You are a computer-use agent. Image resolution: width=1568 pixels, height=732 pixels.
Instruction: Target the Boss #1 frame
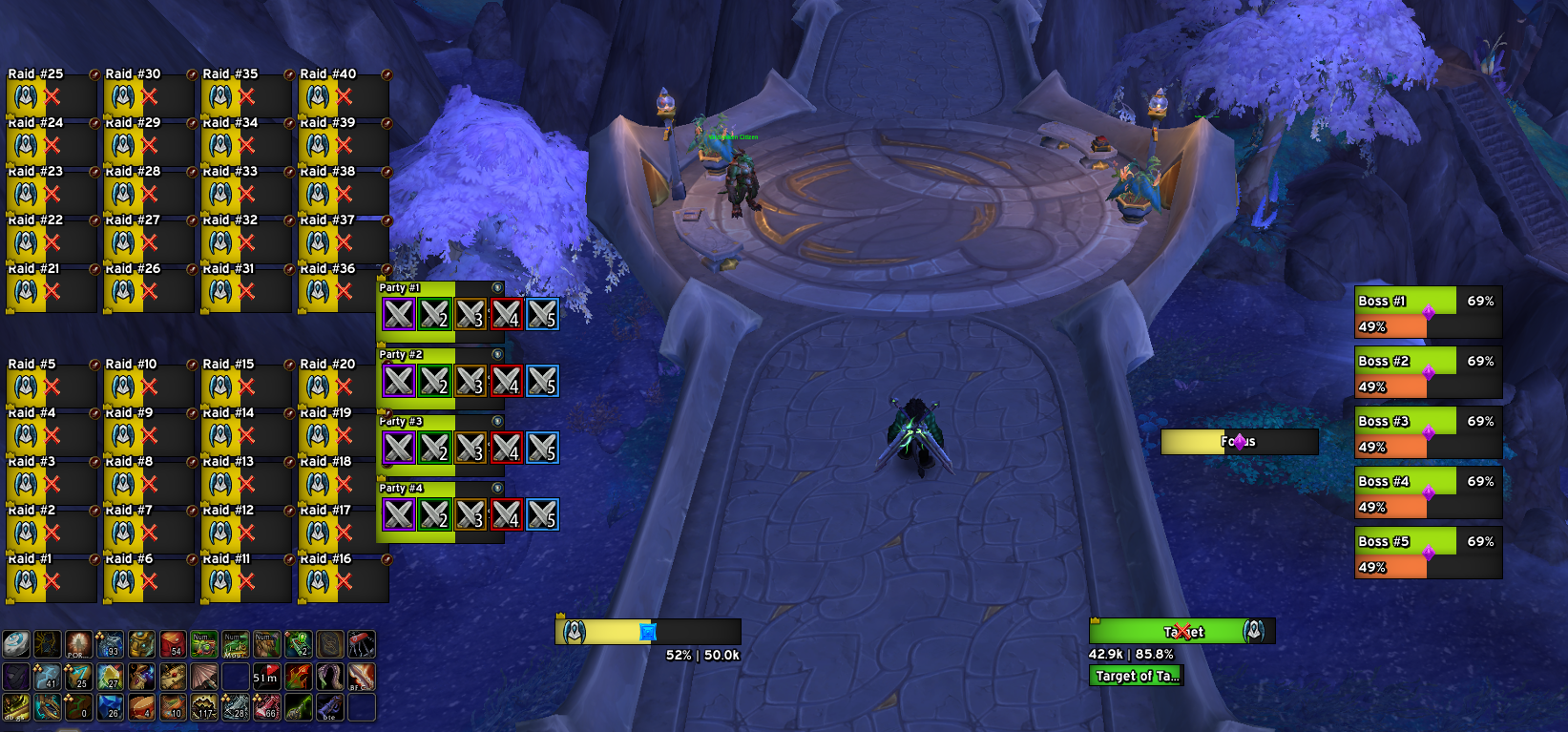pos(1428,312)
